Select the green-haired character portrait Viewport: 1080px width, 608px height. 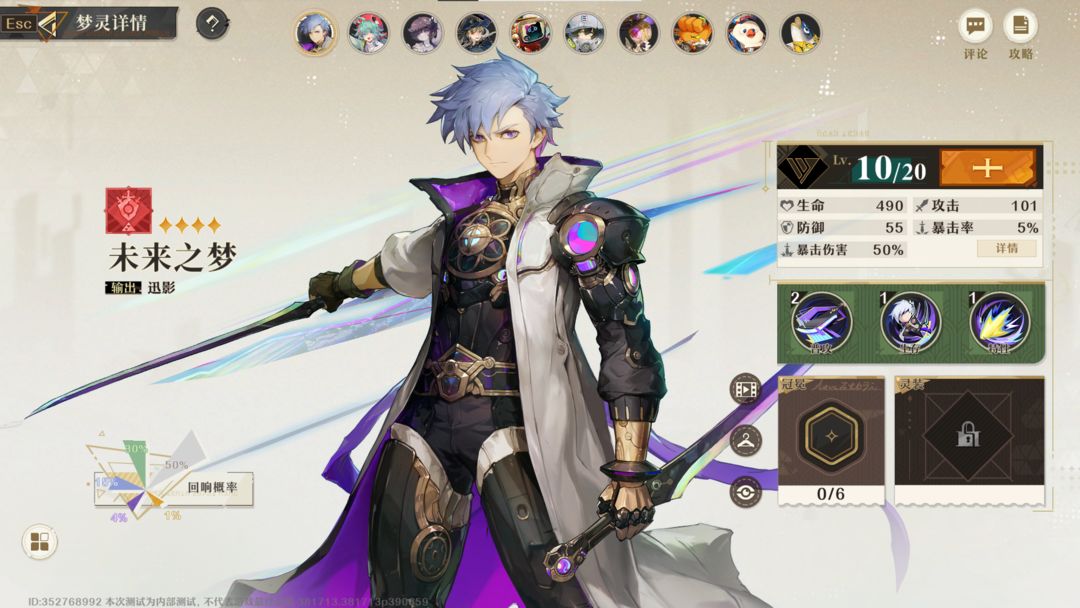[368, 33]
